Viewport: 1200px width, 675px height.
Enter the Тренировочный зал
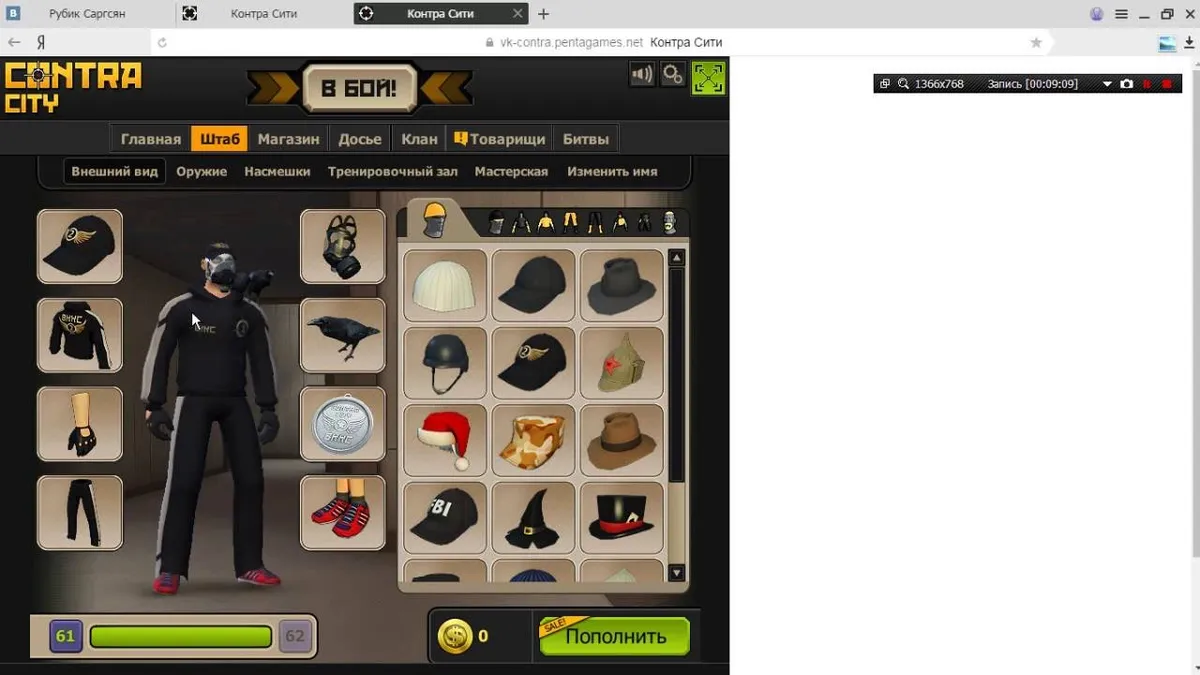click(x=392, y=171)
